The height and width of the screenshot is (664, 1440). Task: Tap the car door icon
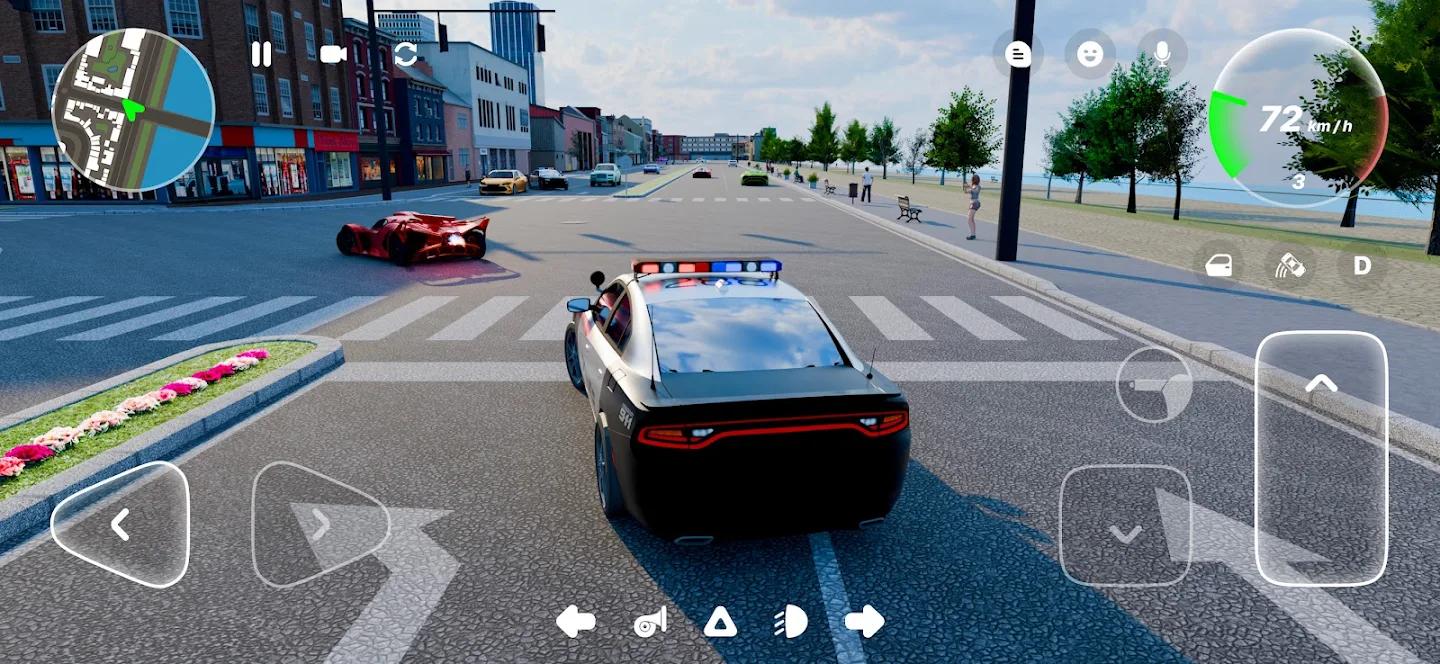click(x=1219, y=266)
